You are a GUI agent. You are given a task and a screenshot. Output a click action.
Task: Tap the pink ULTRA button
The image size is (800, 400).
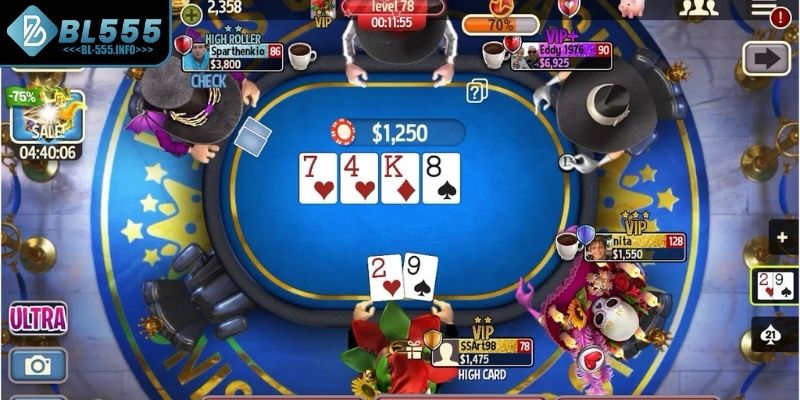tap(38, 319)
